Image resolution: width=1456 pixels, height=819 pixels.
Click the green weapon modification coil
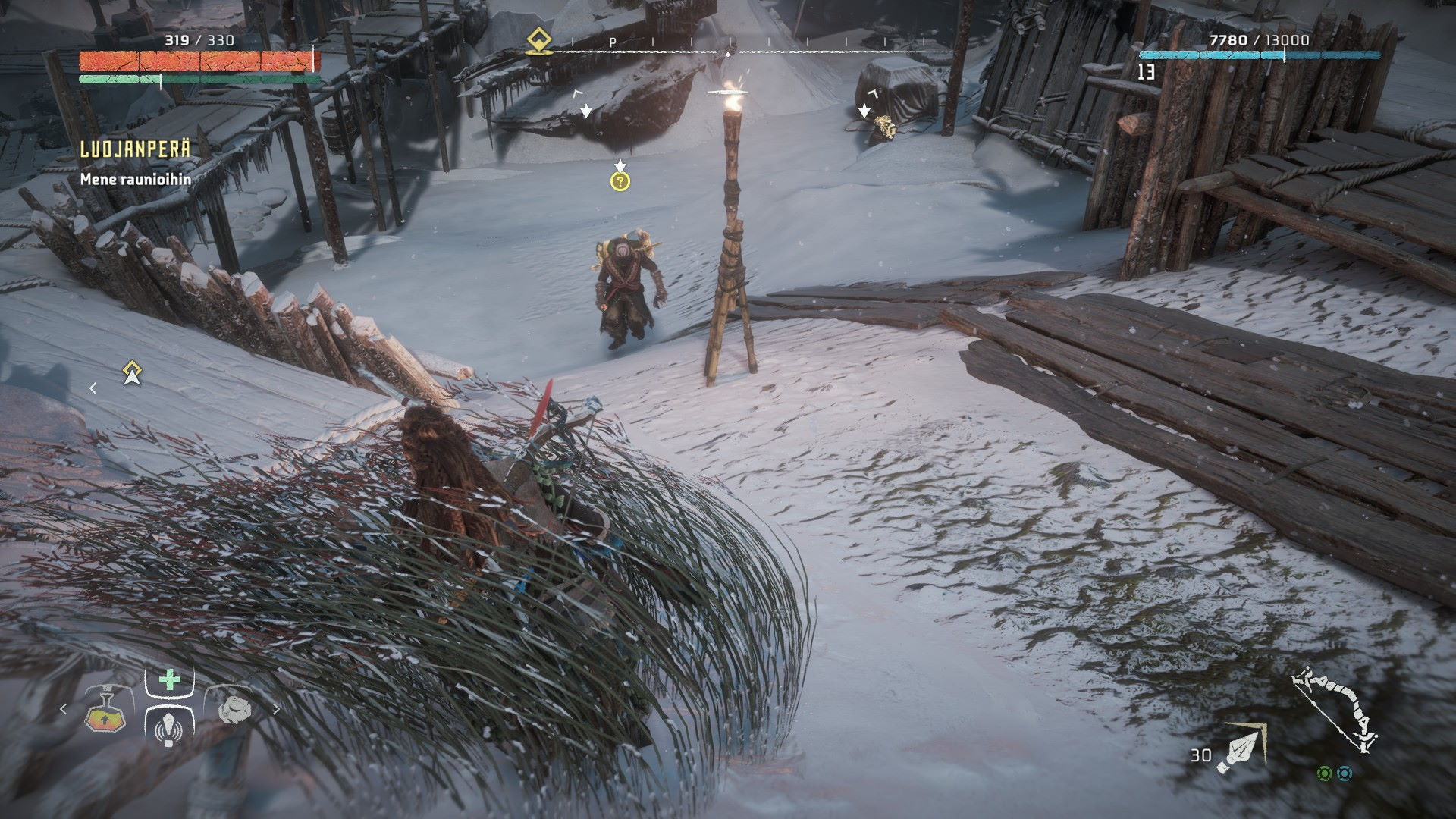[x=1325, y=773]
